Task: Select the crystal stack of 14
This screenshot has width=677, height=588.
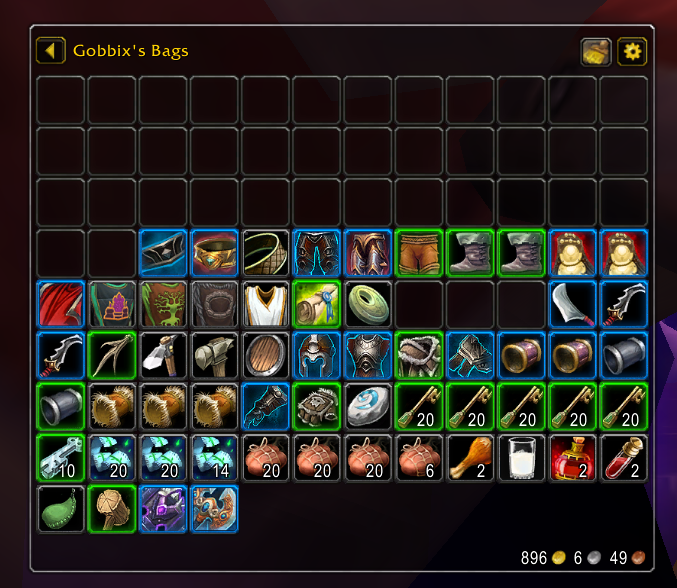Action: coord(214,457)
